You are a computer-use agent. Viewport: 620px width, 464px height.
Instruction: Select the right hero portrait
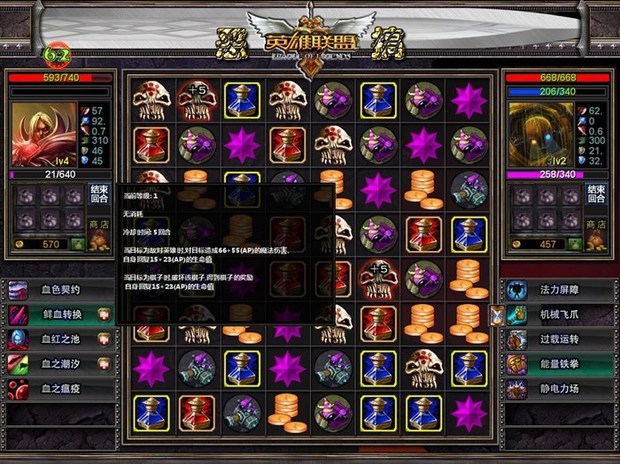[x=541, y=134]
